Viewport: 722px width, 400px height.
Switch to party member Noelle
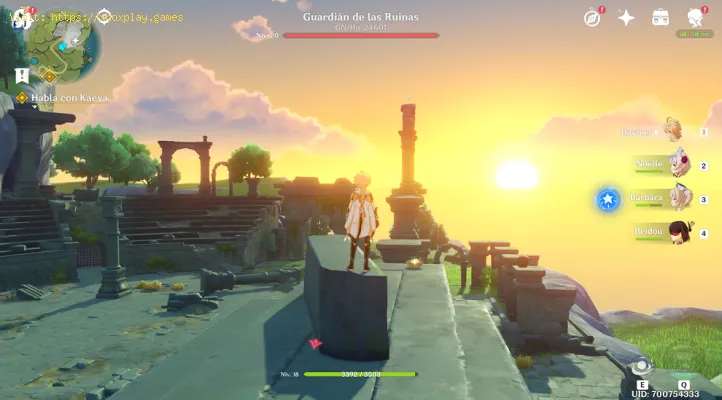coord(678,165)
